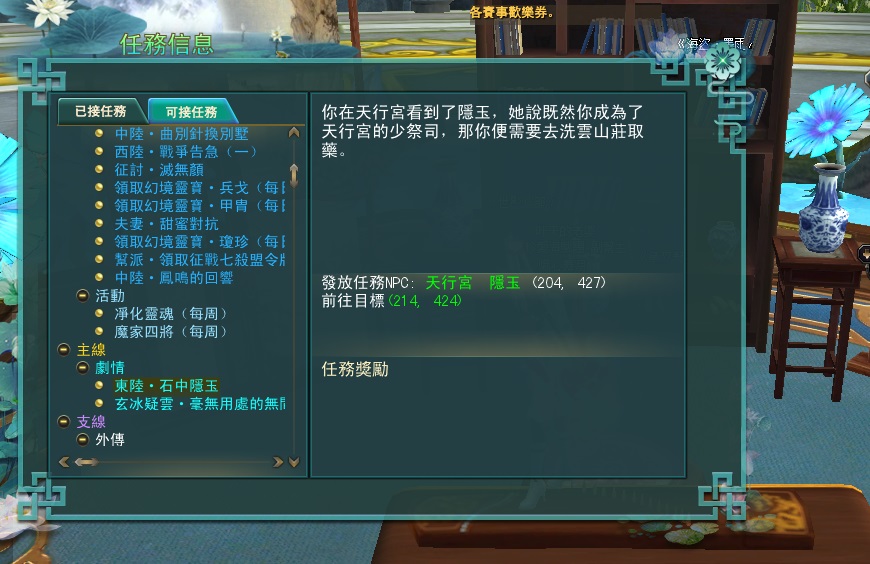Close the quest info window via flower button
The height and width of the screenshot is (564, 870).
tap(723, 62)
